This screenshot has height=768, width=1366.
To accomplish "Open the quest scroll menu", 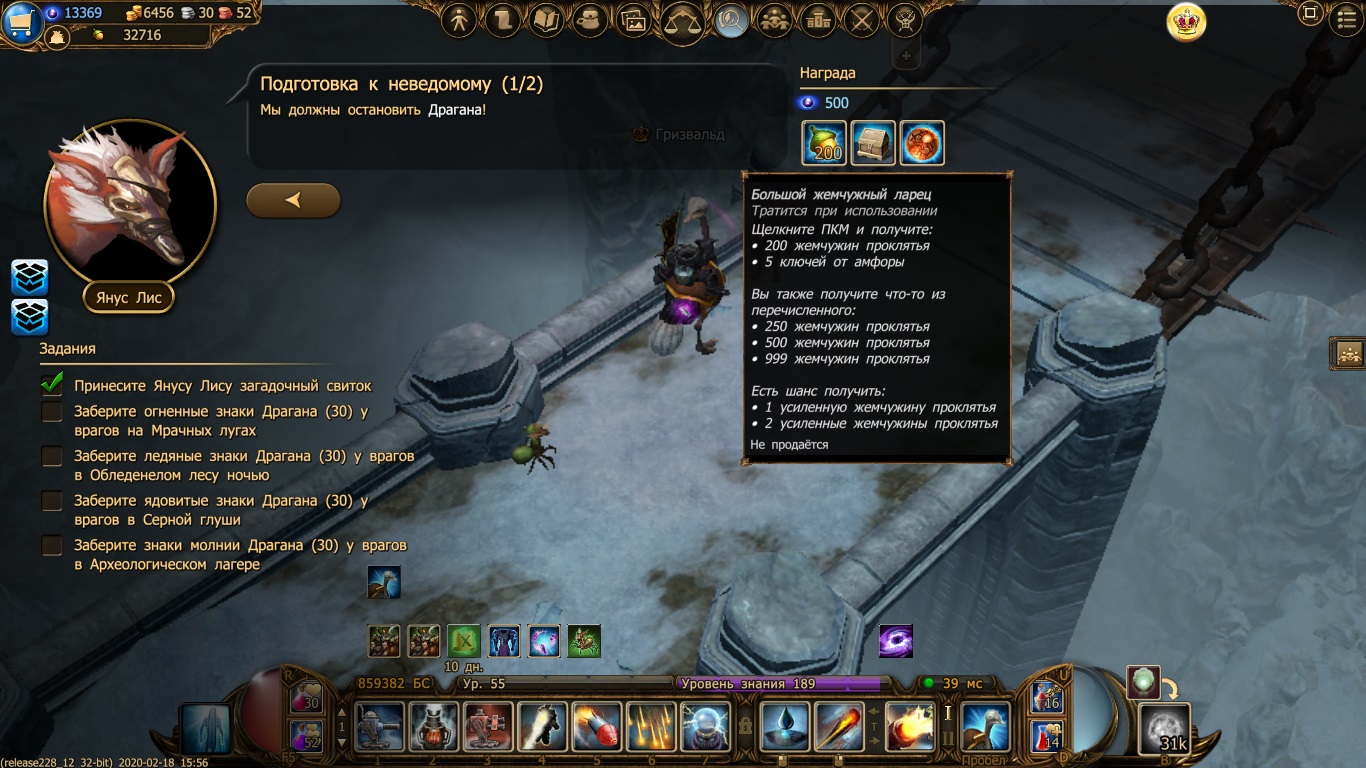I will tap(503, 20).
